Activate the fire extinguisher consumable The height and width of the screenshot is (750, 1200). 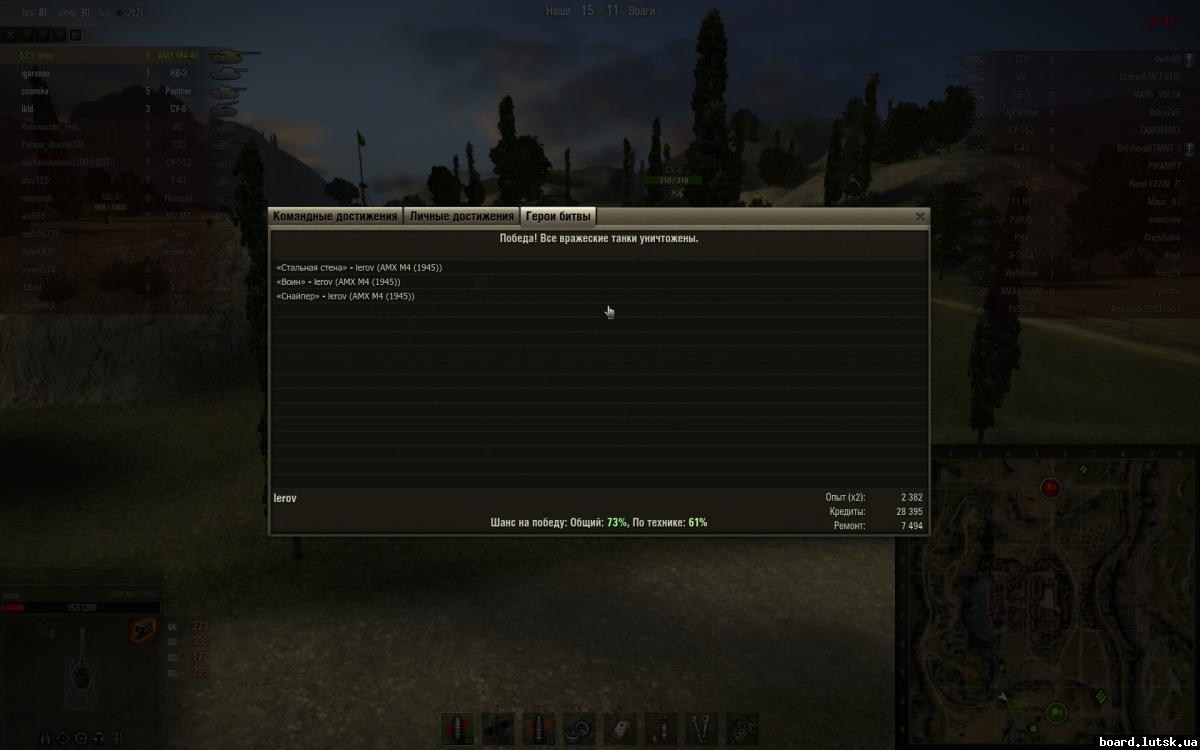click(661, 729)
